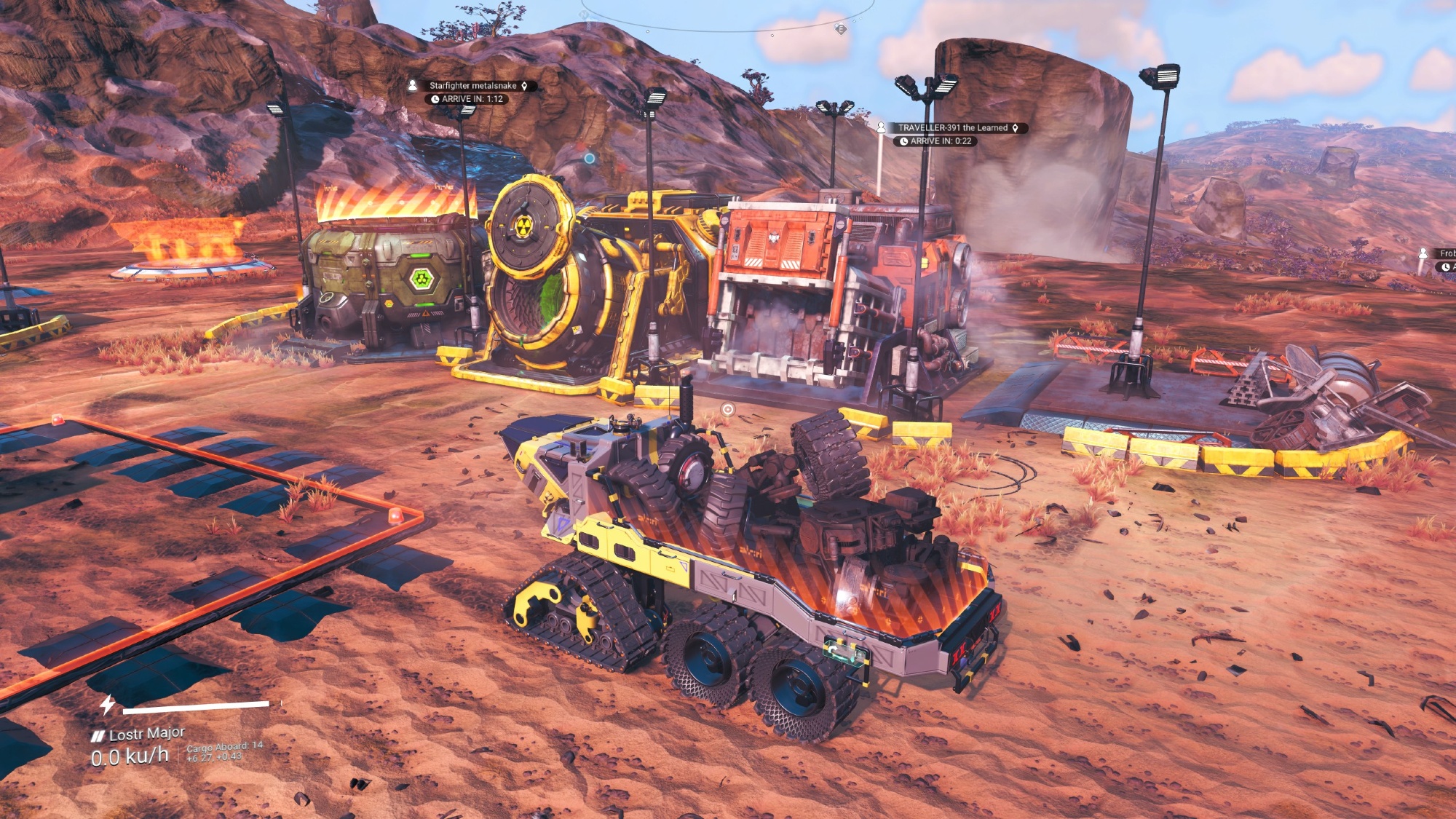
Task: Select the Starfighter metalsnake player marker
Action: [x=473, y=86]
